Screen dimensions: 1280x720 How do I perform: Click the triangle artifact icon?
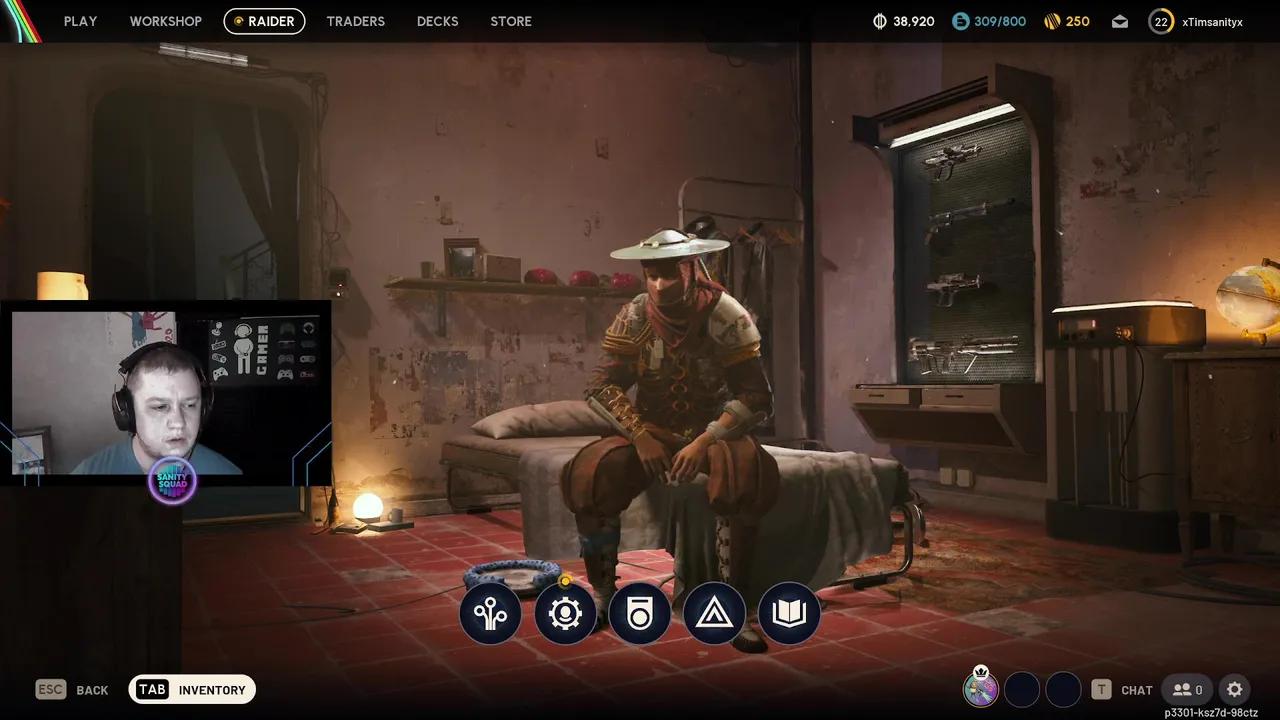click(714, 614)
